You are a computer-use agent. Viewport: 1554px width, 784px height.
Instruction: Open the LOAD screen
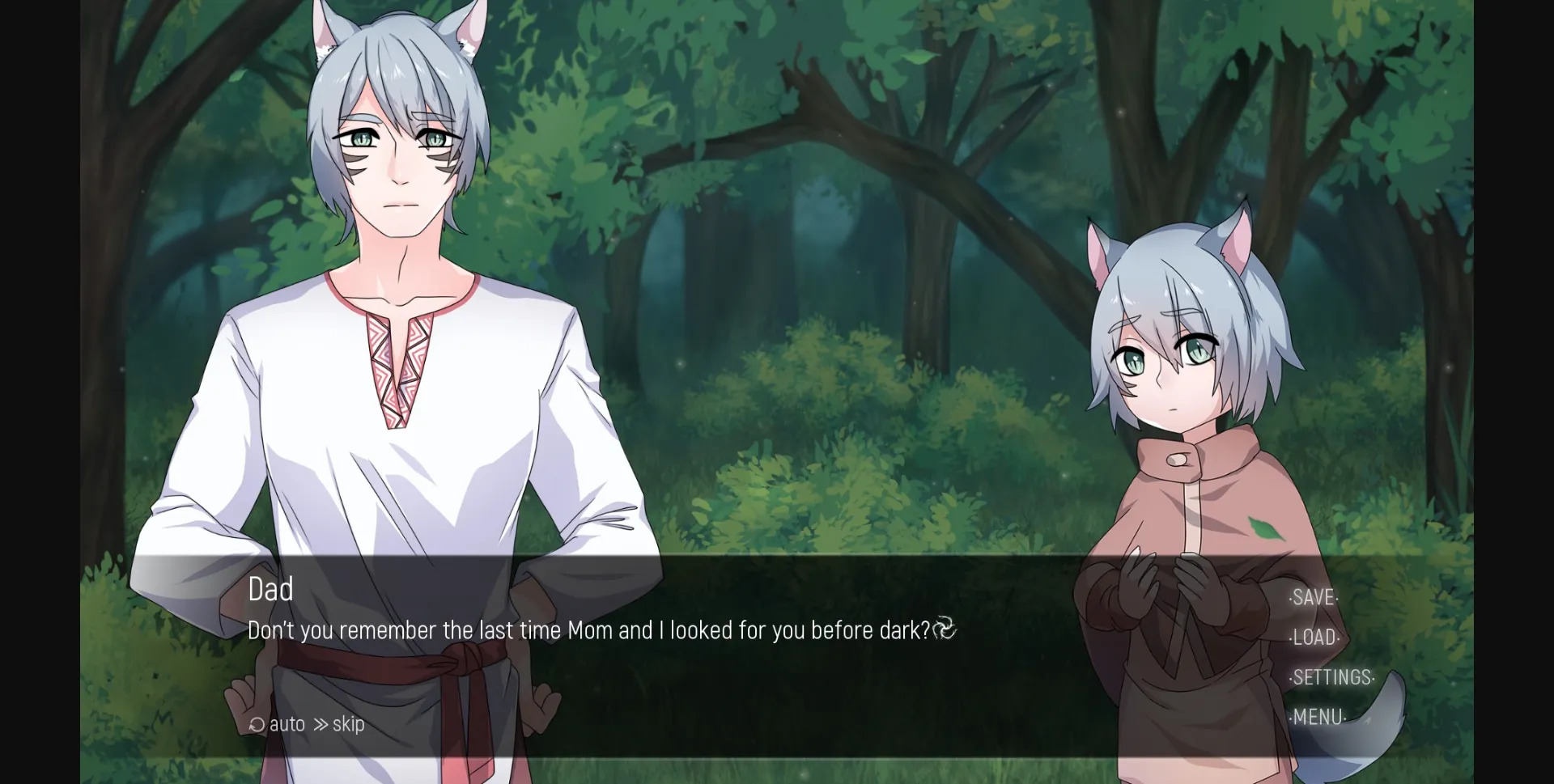tap(1314, 638)
